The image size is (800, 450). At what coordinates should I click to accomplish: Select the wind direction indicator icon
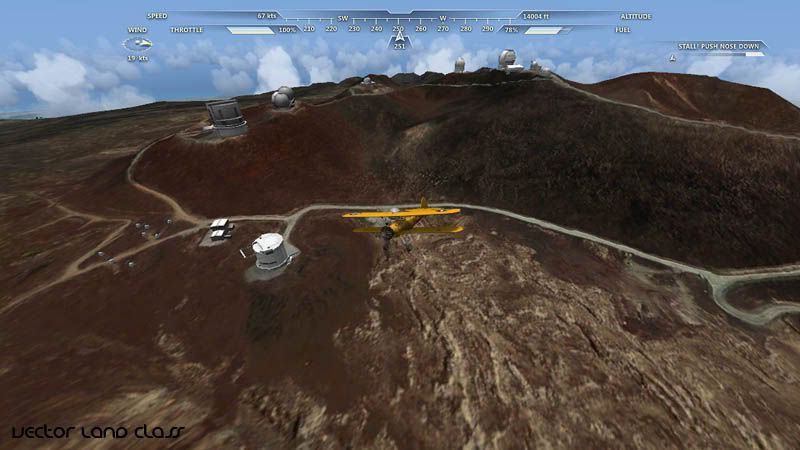click(x=137, y=44)
